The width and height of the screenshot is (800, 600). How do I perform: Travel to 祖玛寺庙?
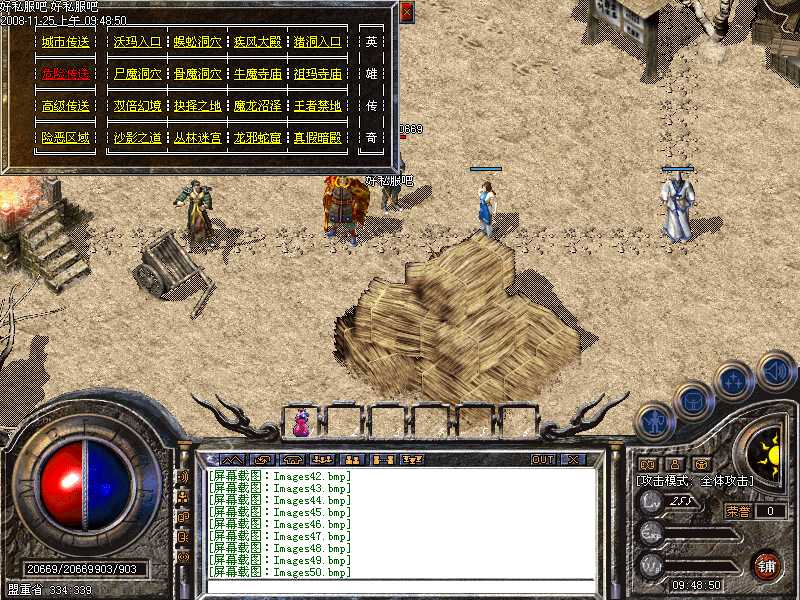coord(317,75)
